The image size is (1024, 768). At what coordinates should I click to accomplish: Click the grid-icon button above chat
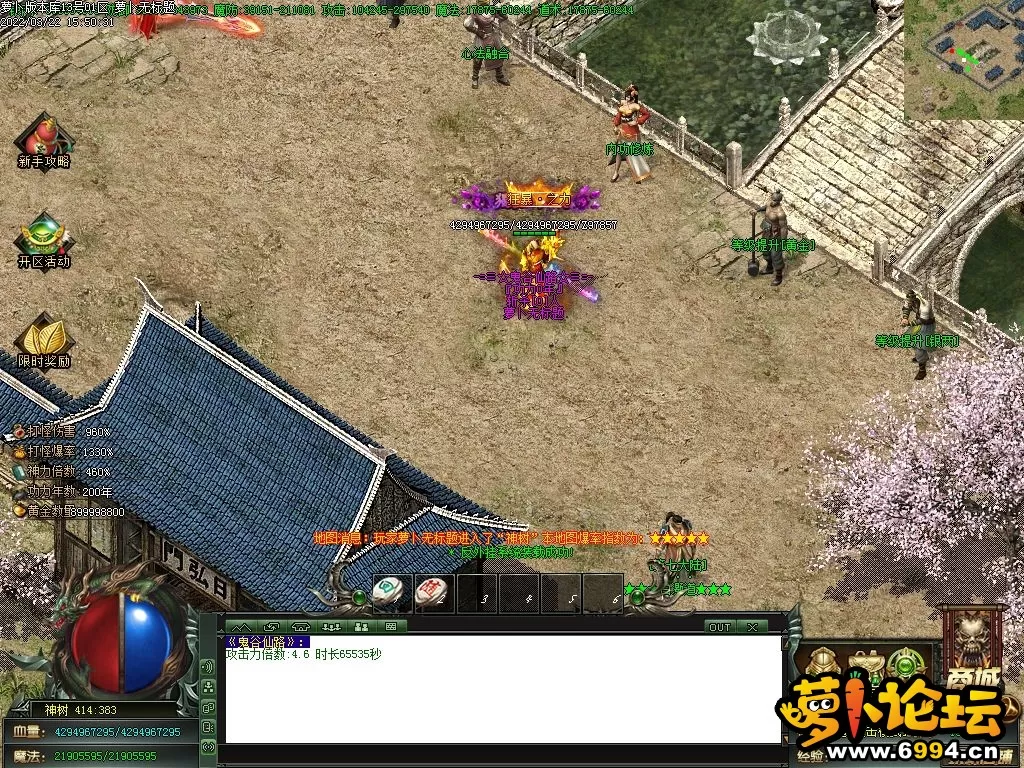[390, 627]
